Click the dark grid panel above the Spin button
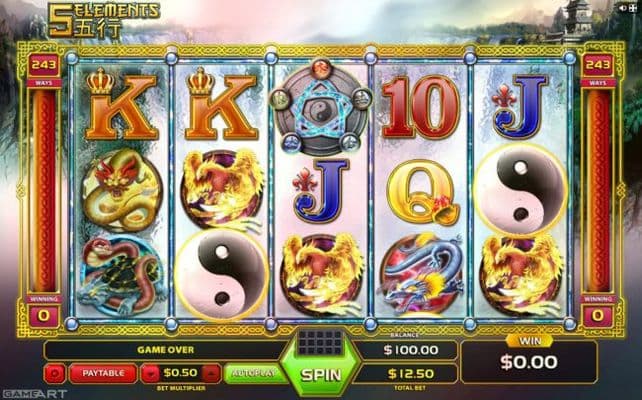This screenshot has width=642, height=400. pos(321,344)
